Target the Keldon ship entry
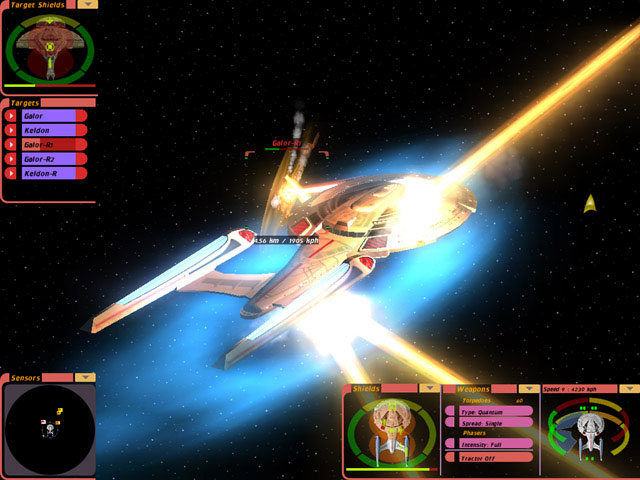This screenshot has width=640, height=480. pyautogui.click(x=49, y=130)
